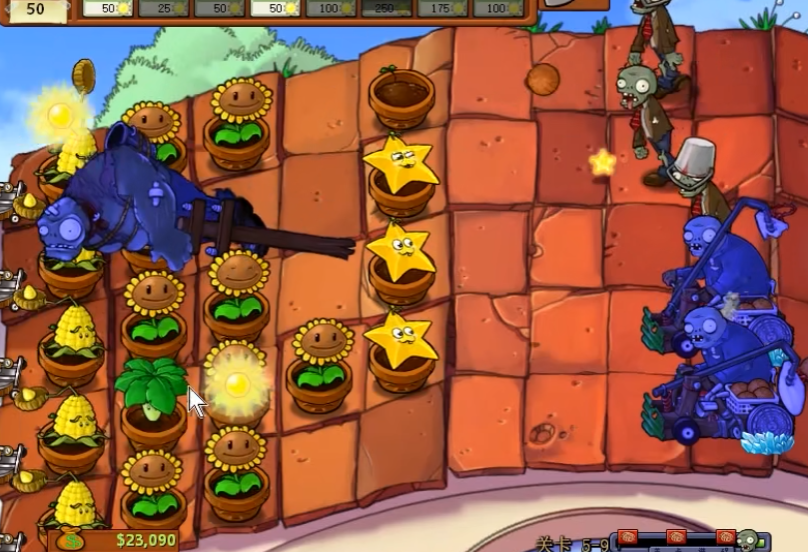The width and height of the screenshot is (808, 552).
Task: Choose the seed packet priced 175 sun
Action: (x=443, y=8)
